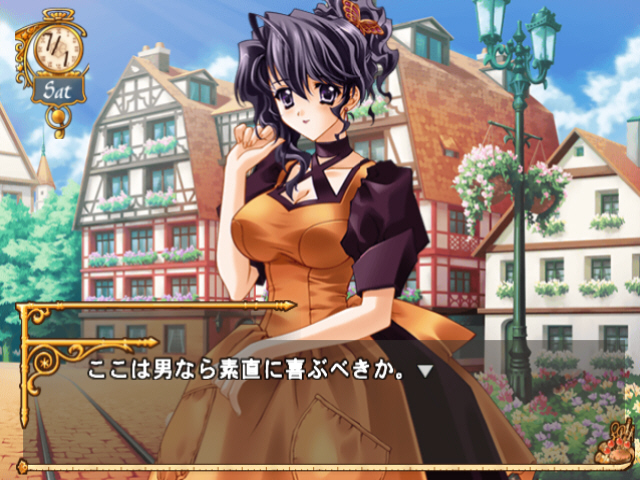Advance dialogue with the down-arrow indicator

tap(424, 371)
